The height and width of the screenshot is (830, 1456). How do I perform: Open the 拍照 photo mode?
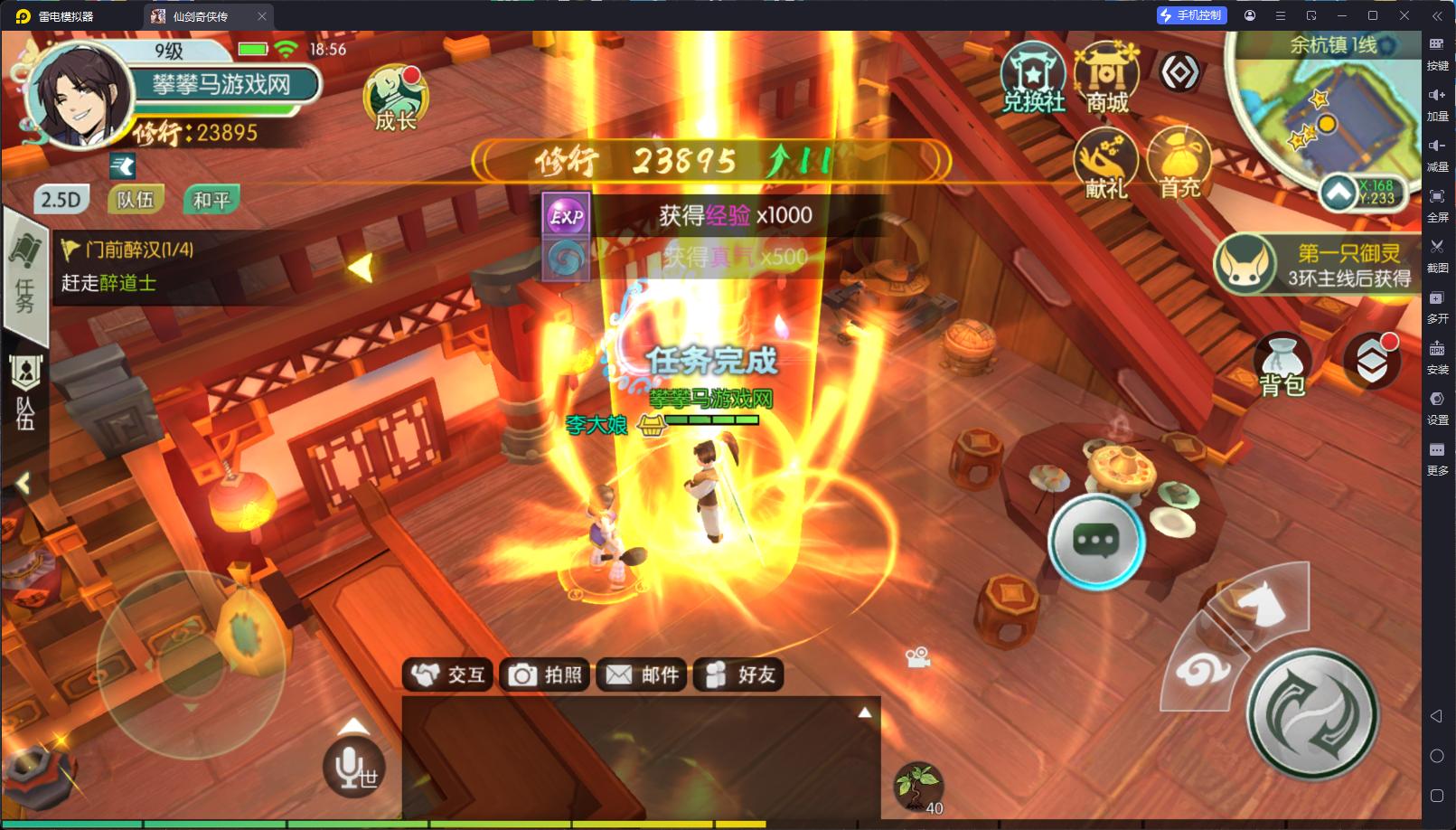[x=546, y=674]
